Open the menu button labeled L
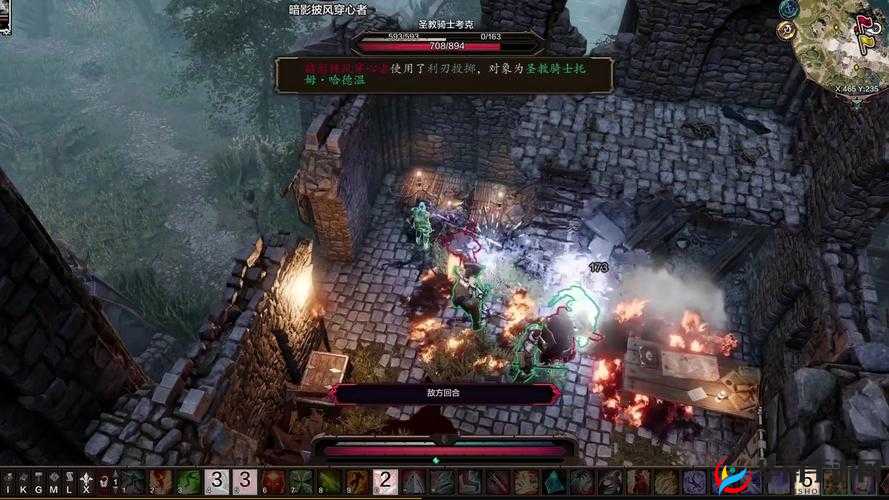This screenshot has height=500, width=889. 67,483
